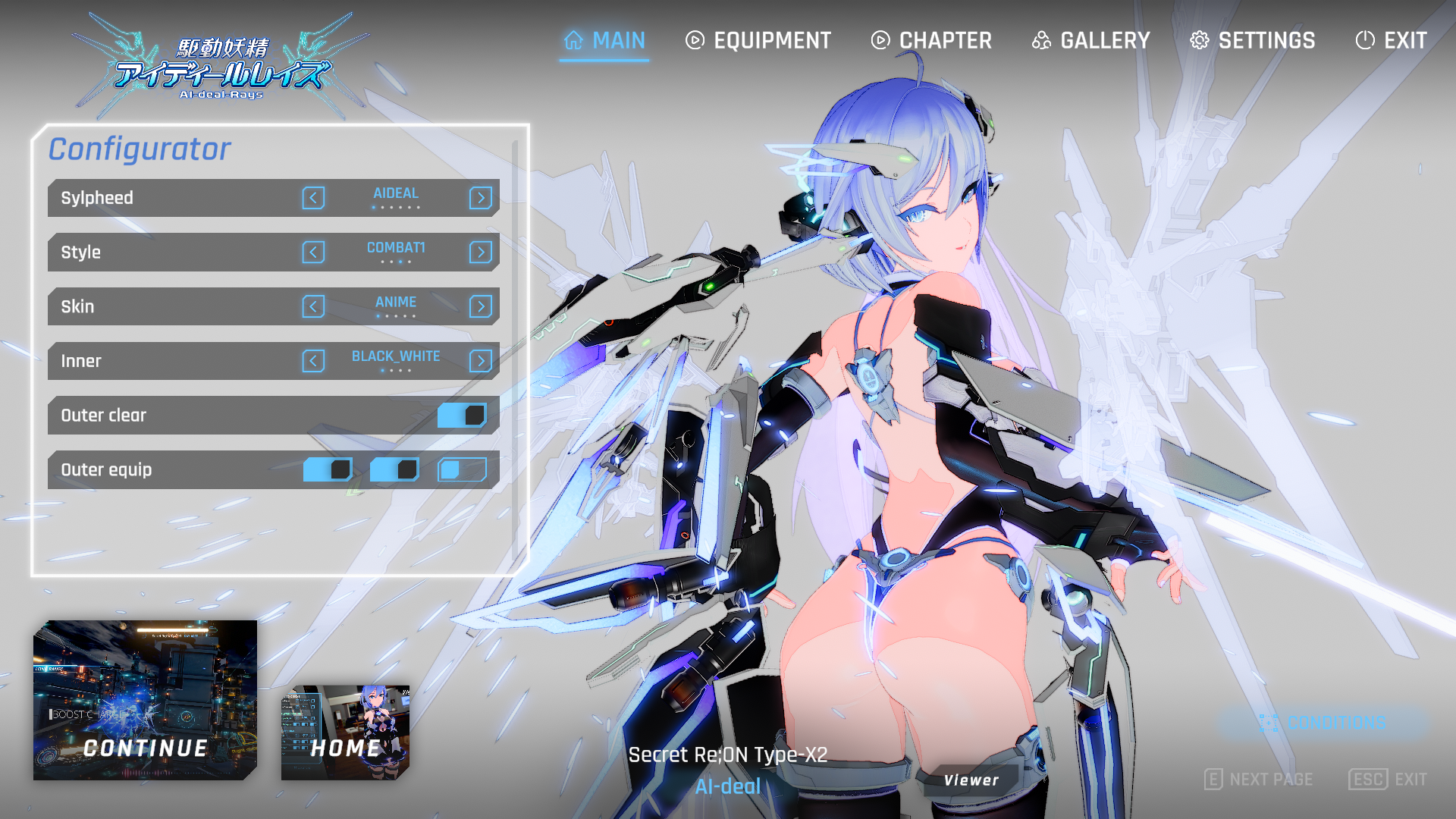Switch Skin to previous option

tap(313, 306)
